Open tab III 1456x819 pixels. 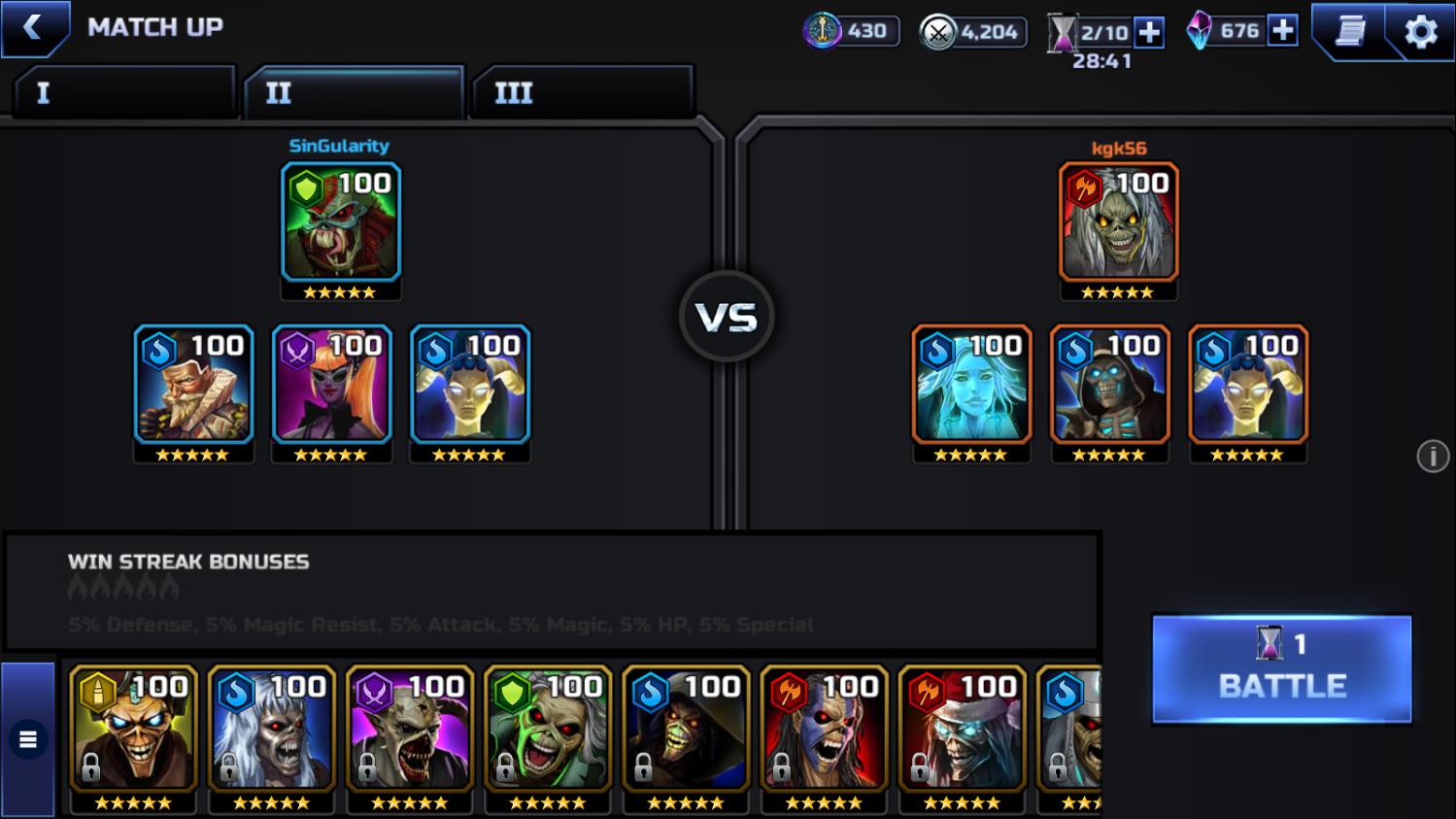[581, 93]
